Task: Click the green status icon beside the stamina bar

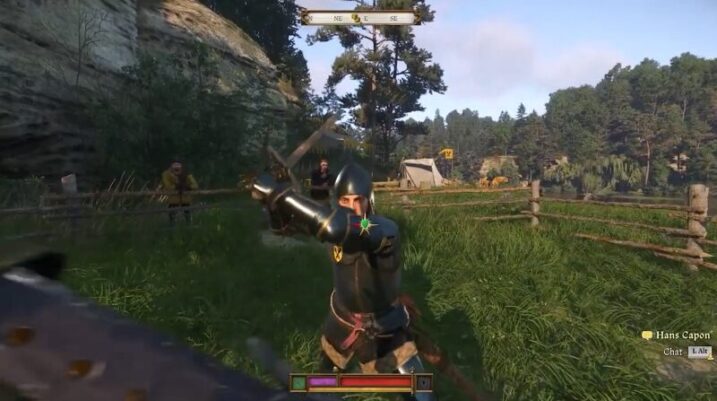Action: (x=298, y=382)
